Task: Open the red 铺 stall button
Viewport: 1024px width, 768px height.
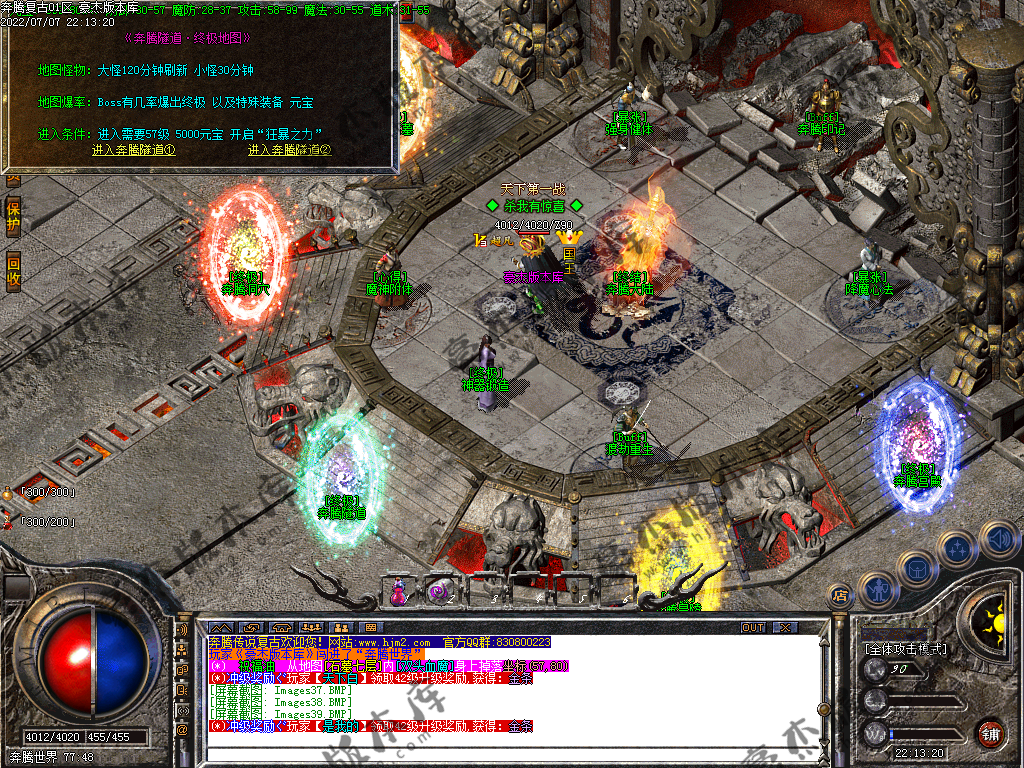Action: pyautogui.click(x=991, y=732)
